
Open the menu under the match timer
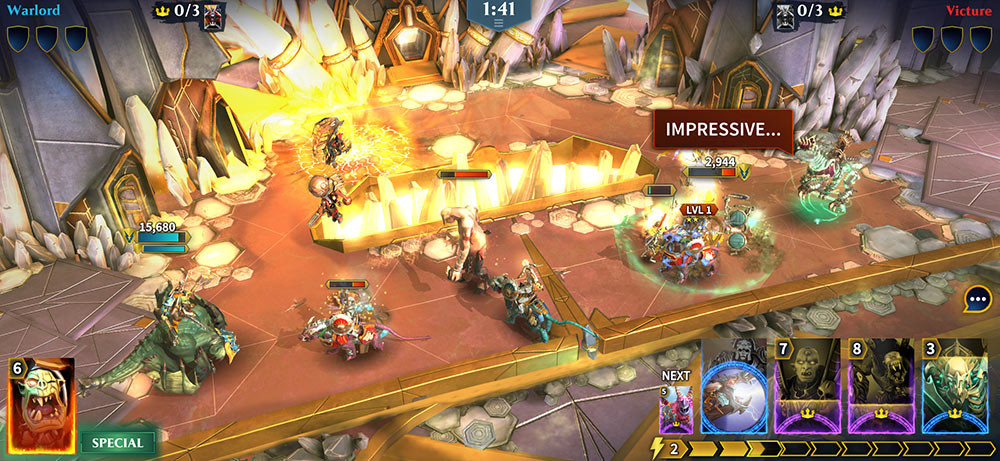pyautogui.click(x=499, y=23)
